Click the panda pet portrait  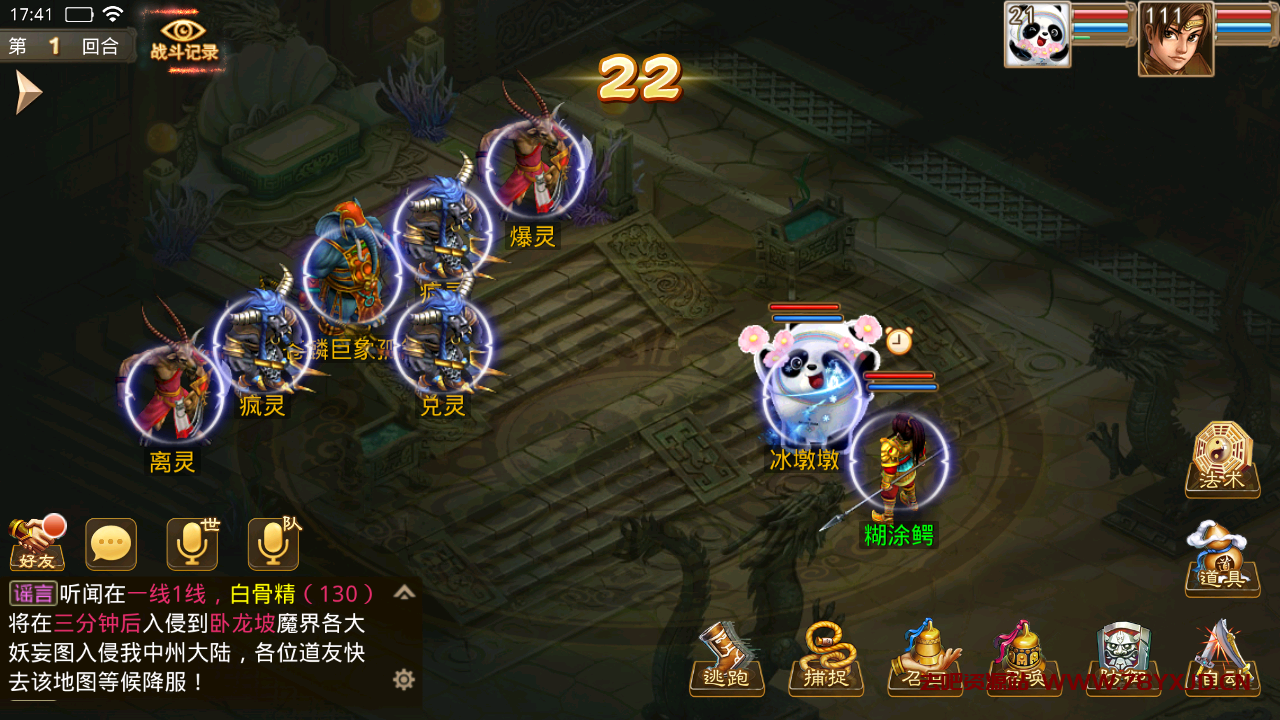click(1038, 36)
